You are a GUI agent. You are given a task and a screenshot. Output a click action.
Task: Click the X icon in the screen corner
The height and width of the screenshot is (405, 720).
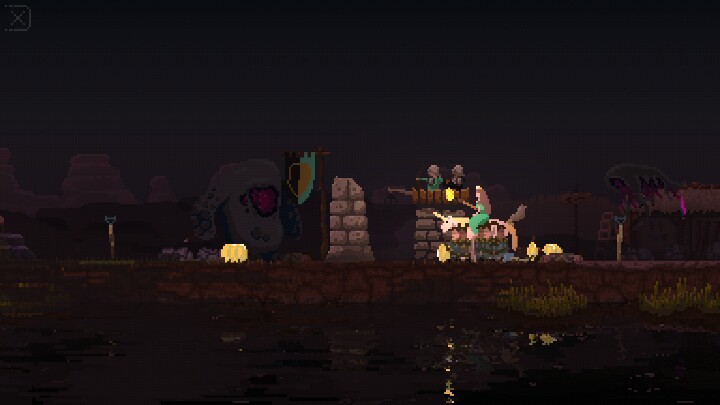[x=18, y=18]
